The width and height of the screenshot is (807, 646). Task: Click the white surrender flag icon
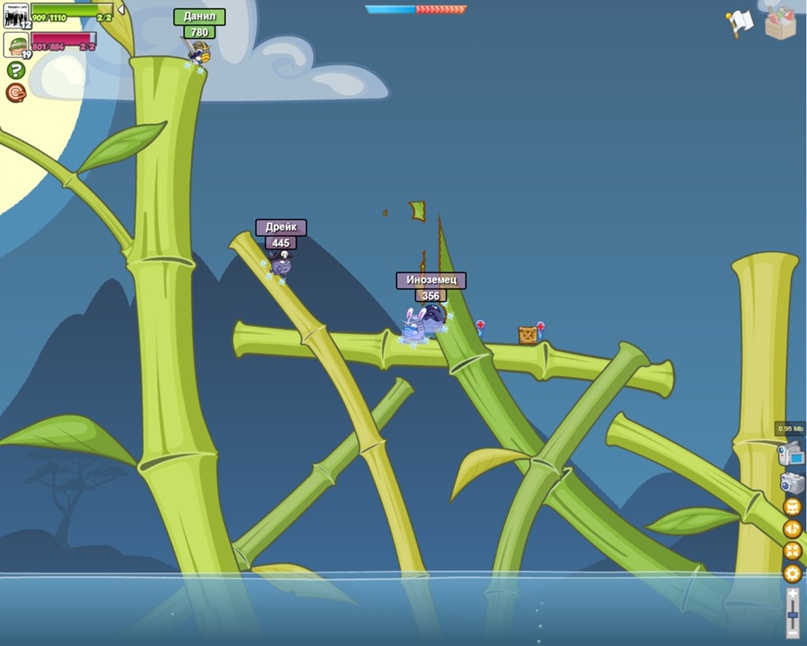click(x=739, y=22)
